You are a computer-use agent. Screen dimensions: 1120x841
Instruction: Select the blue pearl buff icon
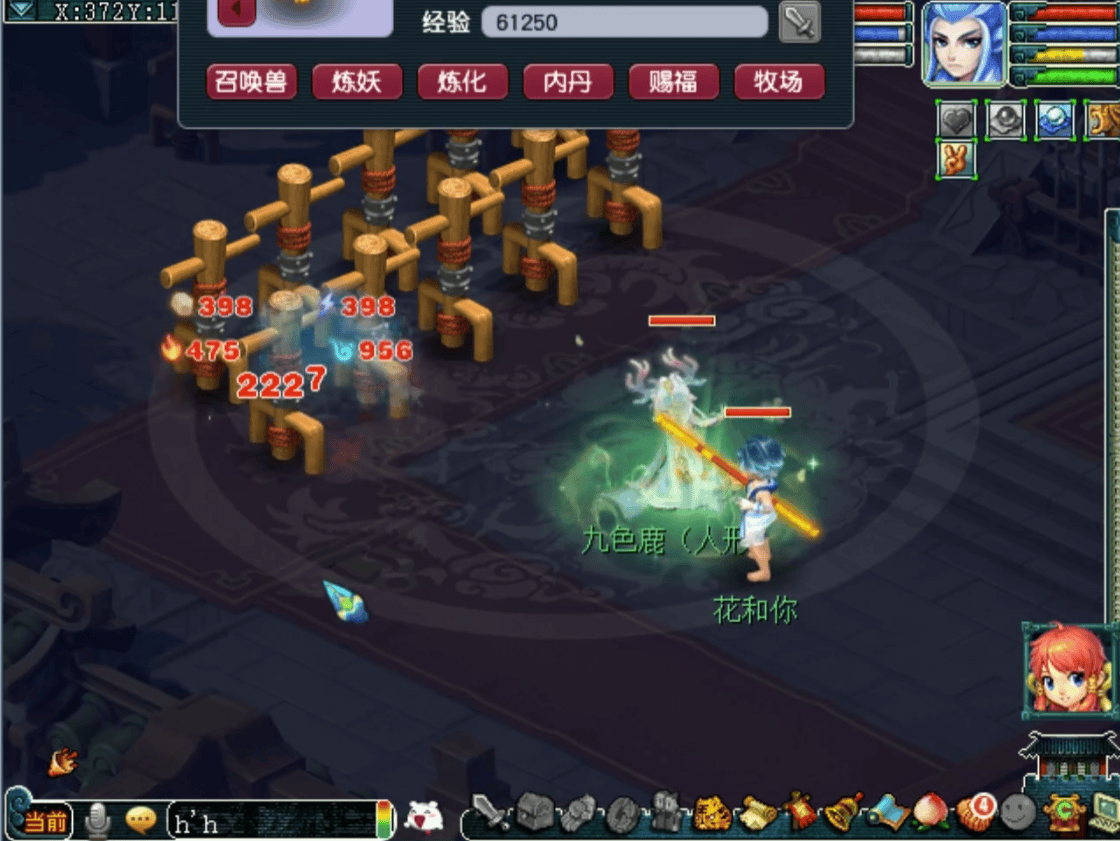click(x=1055, y=121)
